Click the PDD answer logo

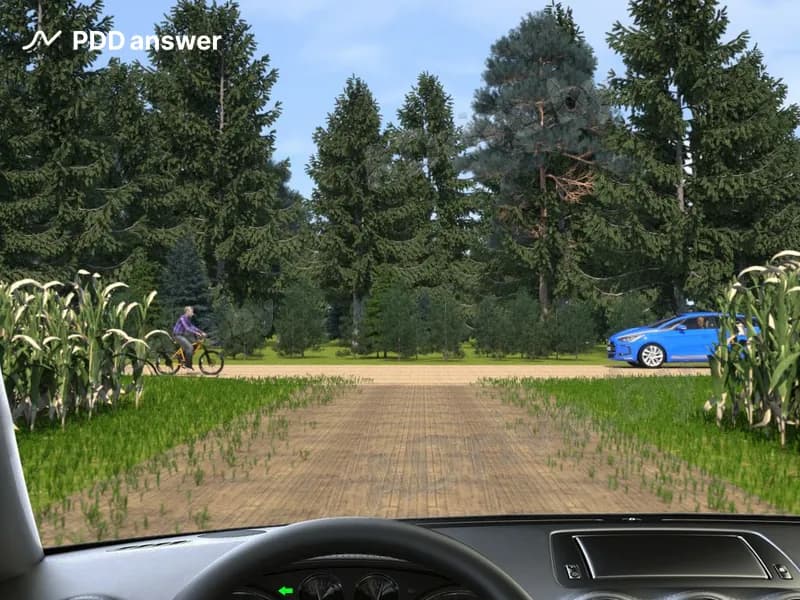coord(122,41)
